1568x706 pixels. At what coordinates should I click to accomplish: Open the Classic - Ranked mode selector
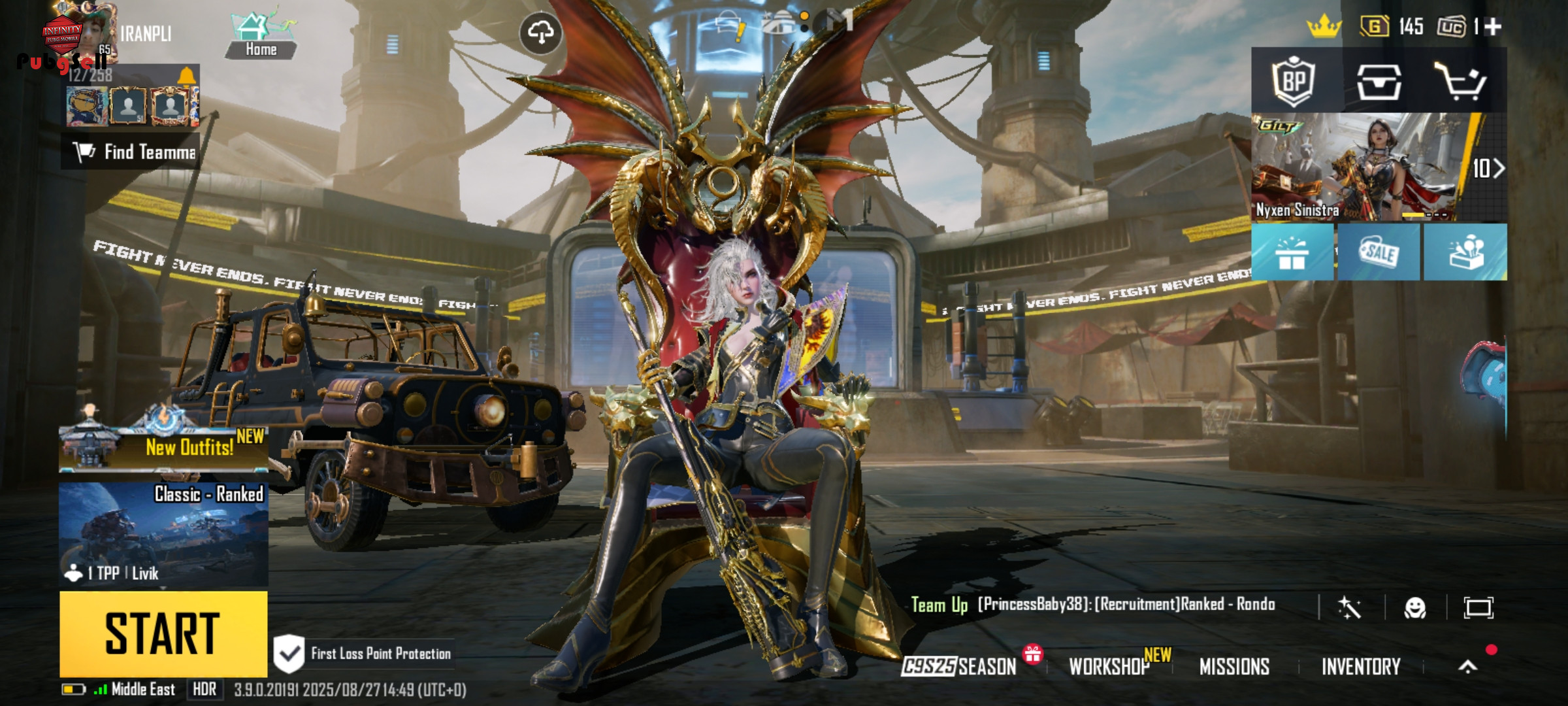[x=163, y=533]
